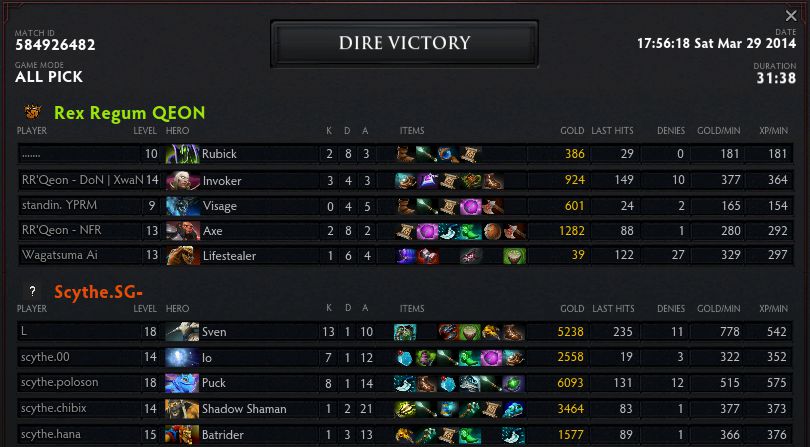Select the Lifestealer player row
The image size is (810, 447).
(400, 256)
